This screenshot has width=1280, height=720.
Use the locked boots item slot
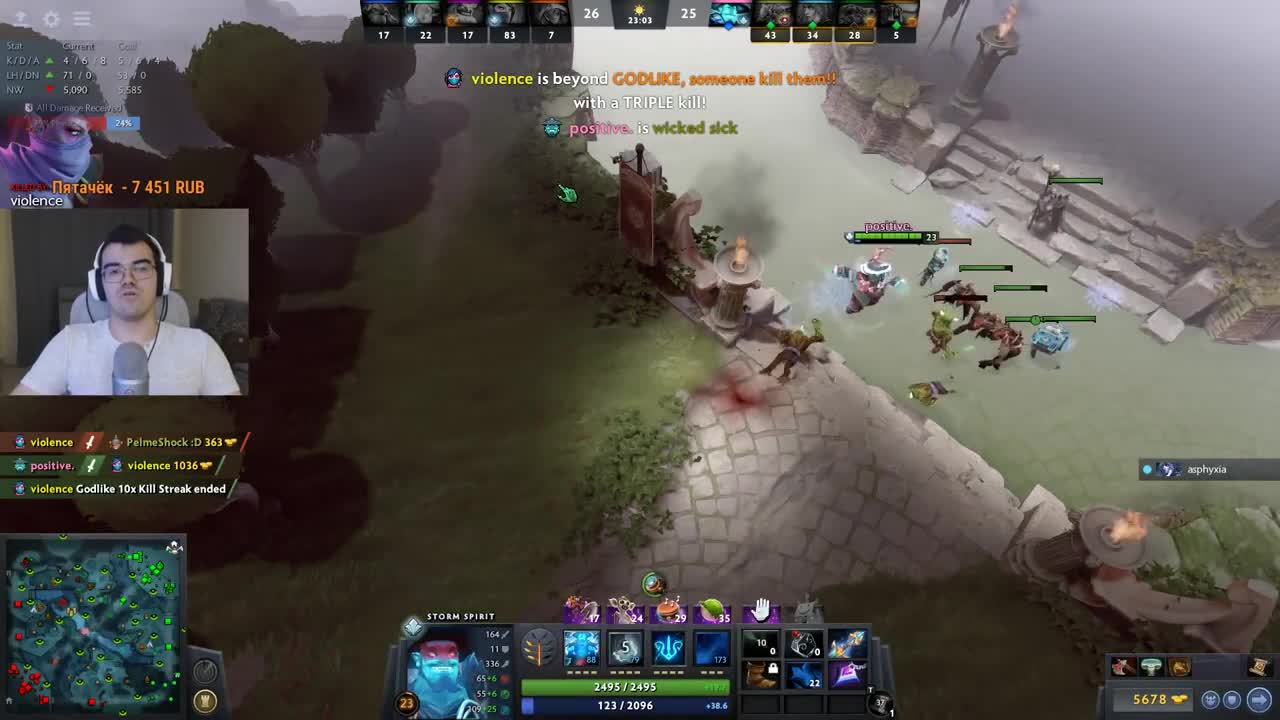click(x=762, y=675)
